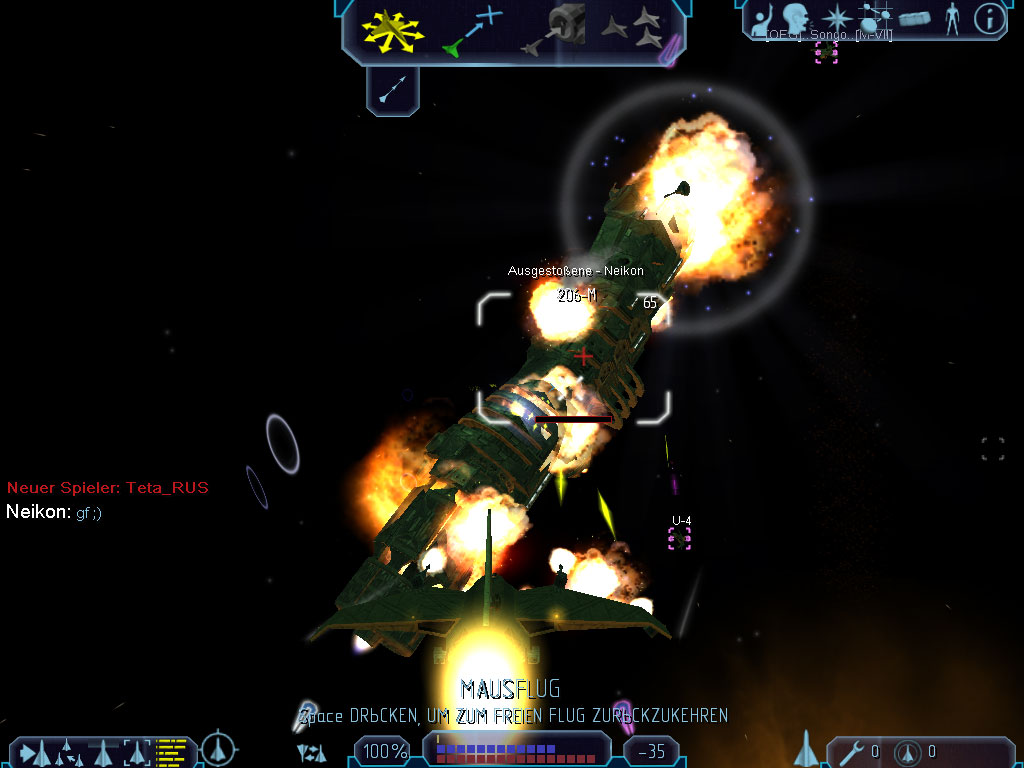Click the circled ship target icon
This screenshot has width=1024, height=768.
tap(218, 749)
